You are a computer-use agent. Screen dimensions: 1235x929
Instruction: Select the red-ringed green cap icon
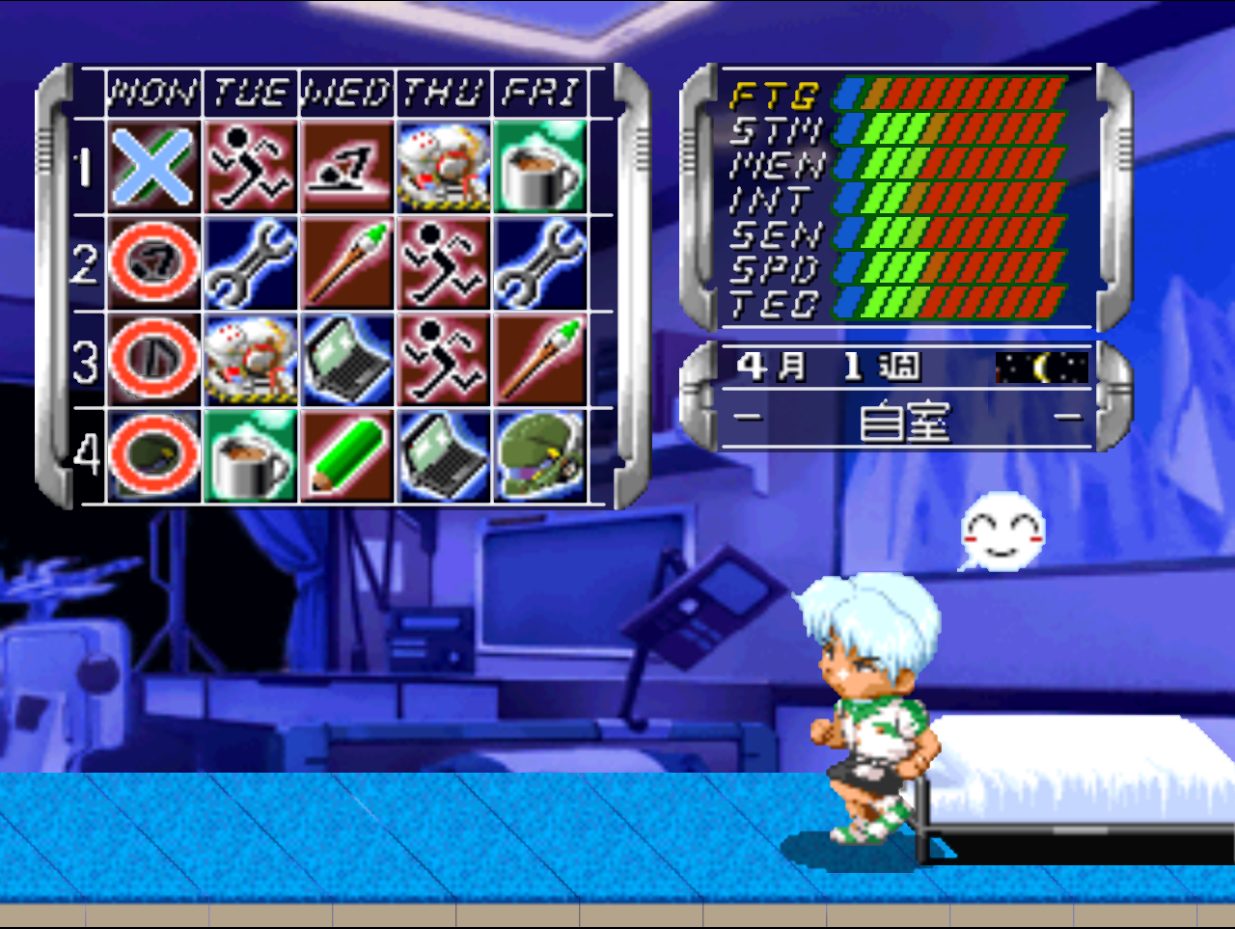click(x=153, y=455)
